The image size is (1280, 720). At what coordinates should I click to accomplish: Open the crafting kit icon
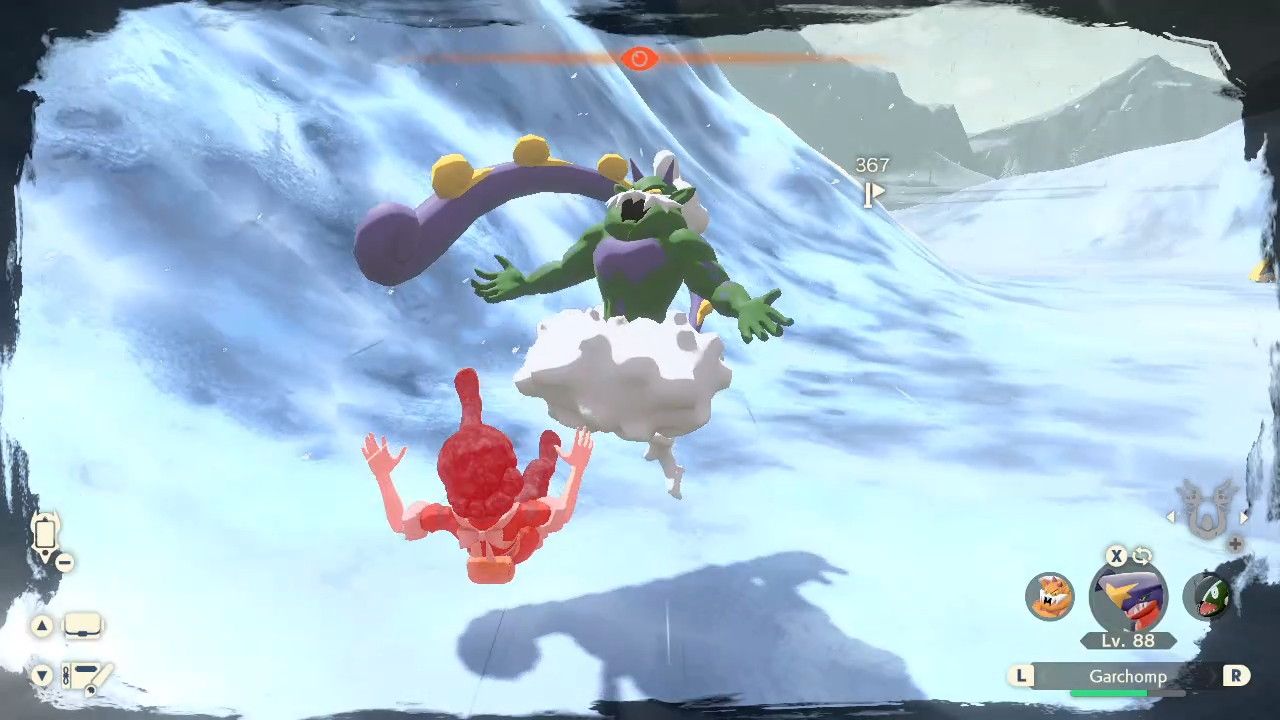86,677
